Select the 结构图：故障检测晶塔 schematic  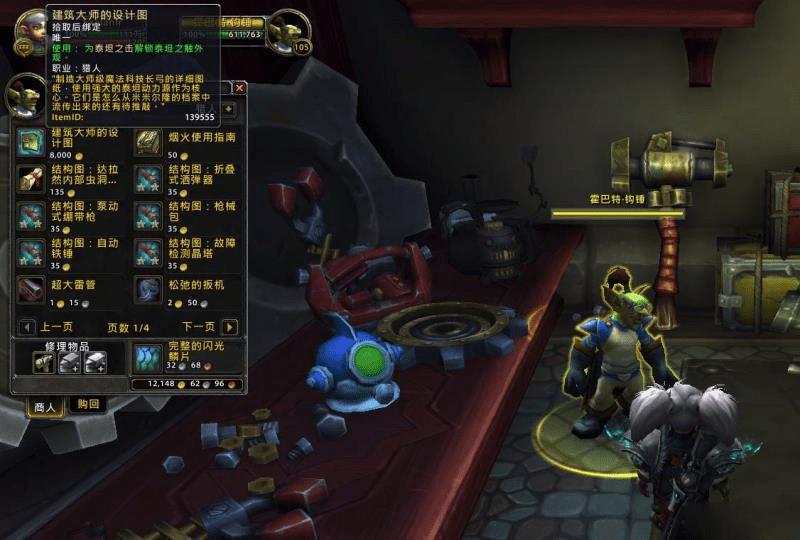click(148, 252)
